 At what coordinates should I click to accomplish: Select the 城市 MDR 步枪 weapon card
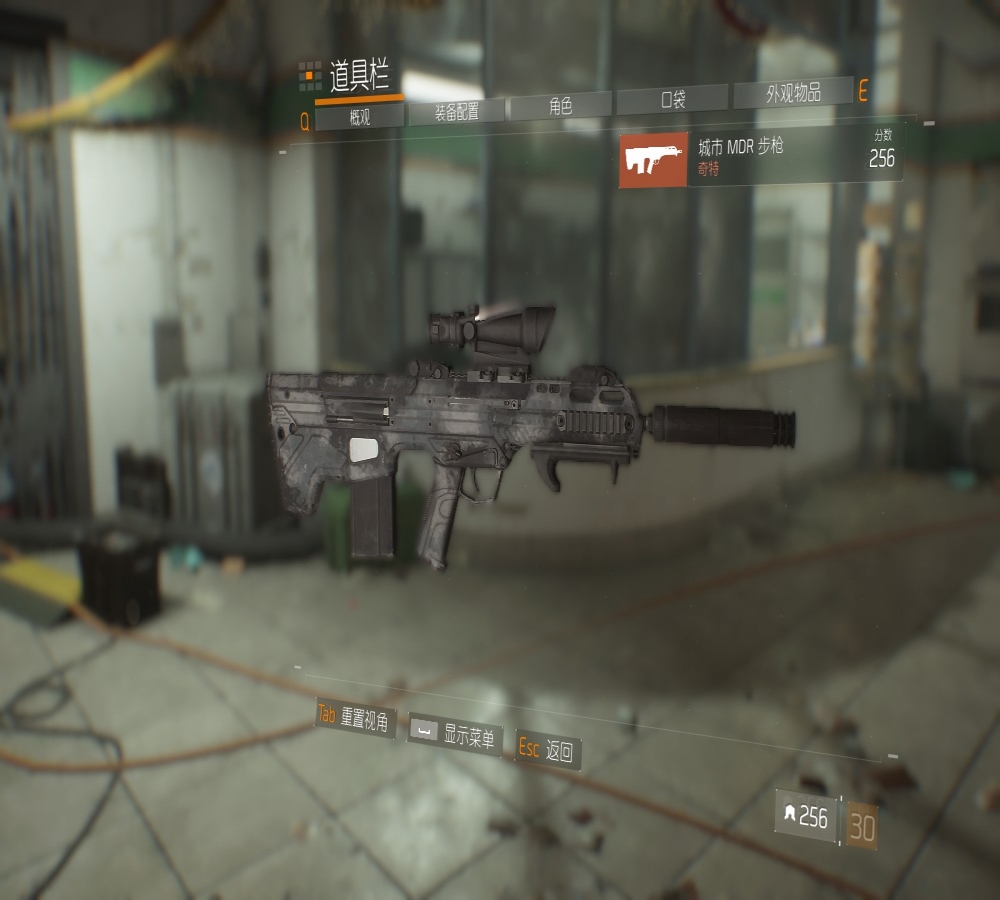click(x=760, y=157)
